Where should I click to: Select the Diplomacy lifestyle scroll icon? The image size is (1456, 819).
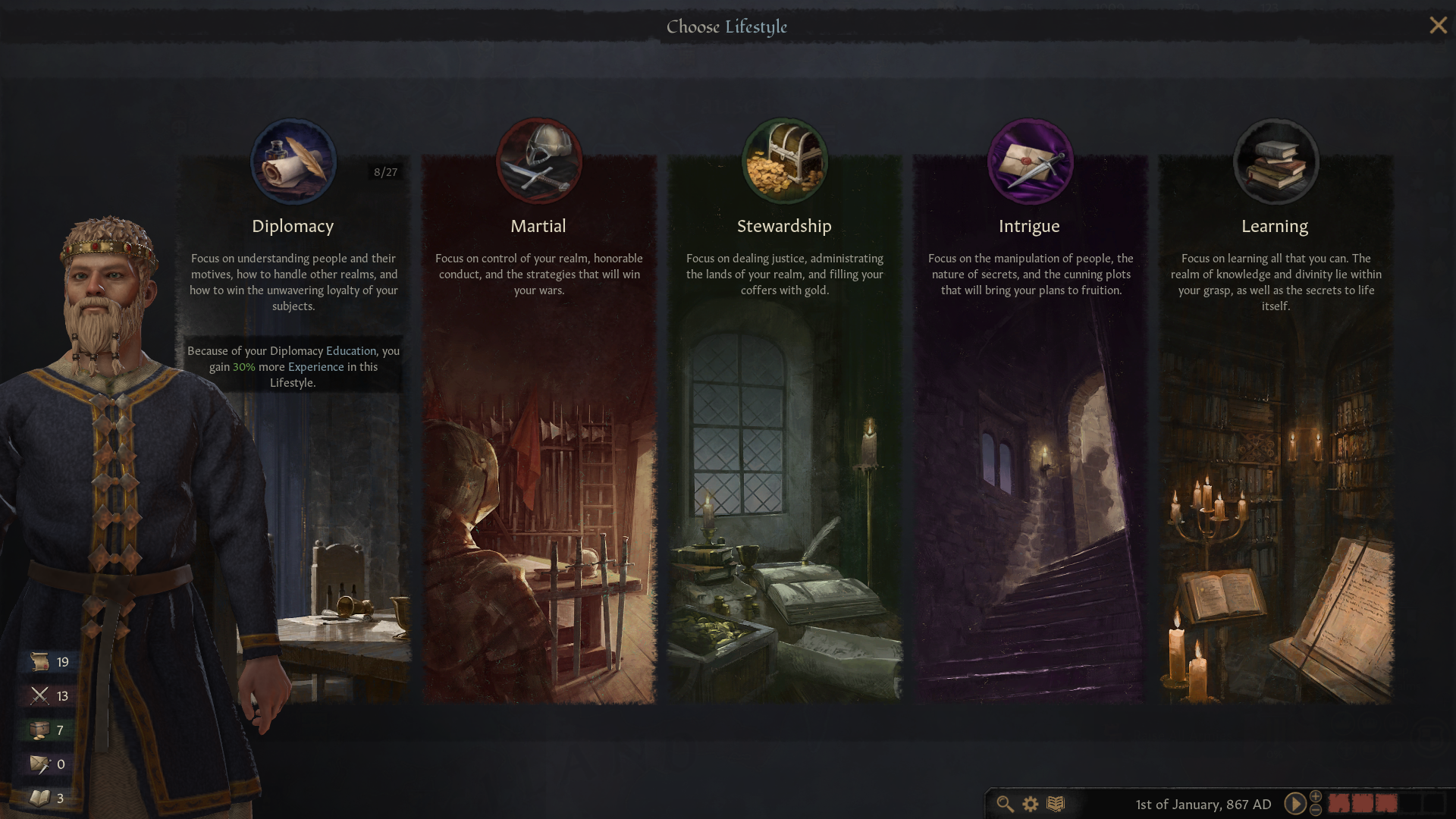coord(293,161)
